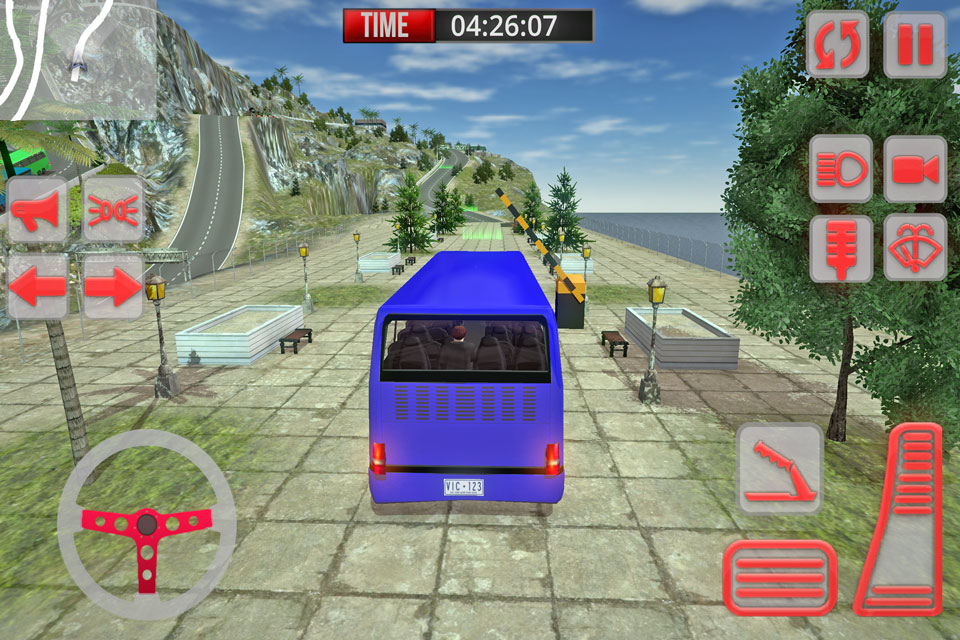
Task: Turn on the hazard lights
Action: pyautogui.click(x=112, y=209)
